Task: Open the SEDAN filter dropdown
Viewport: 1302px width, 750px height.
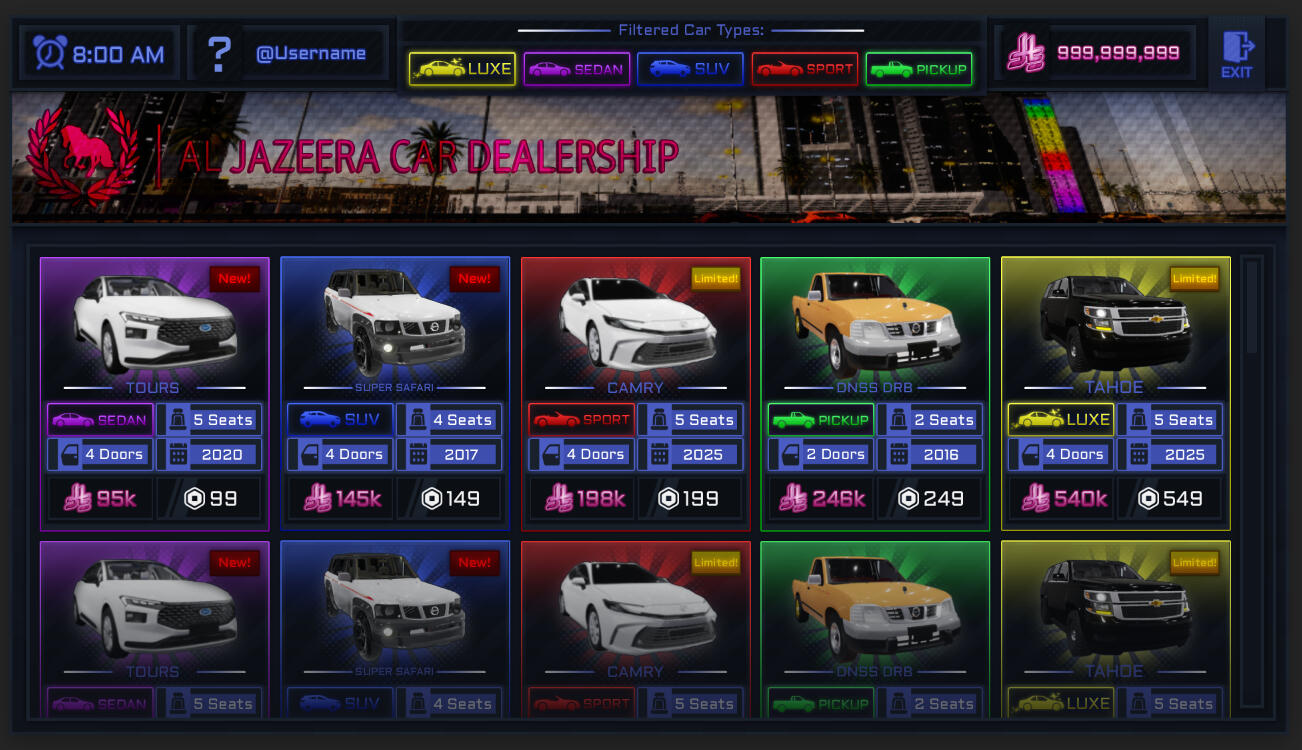Action: (x=576, y=69)
